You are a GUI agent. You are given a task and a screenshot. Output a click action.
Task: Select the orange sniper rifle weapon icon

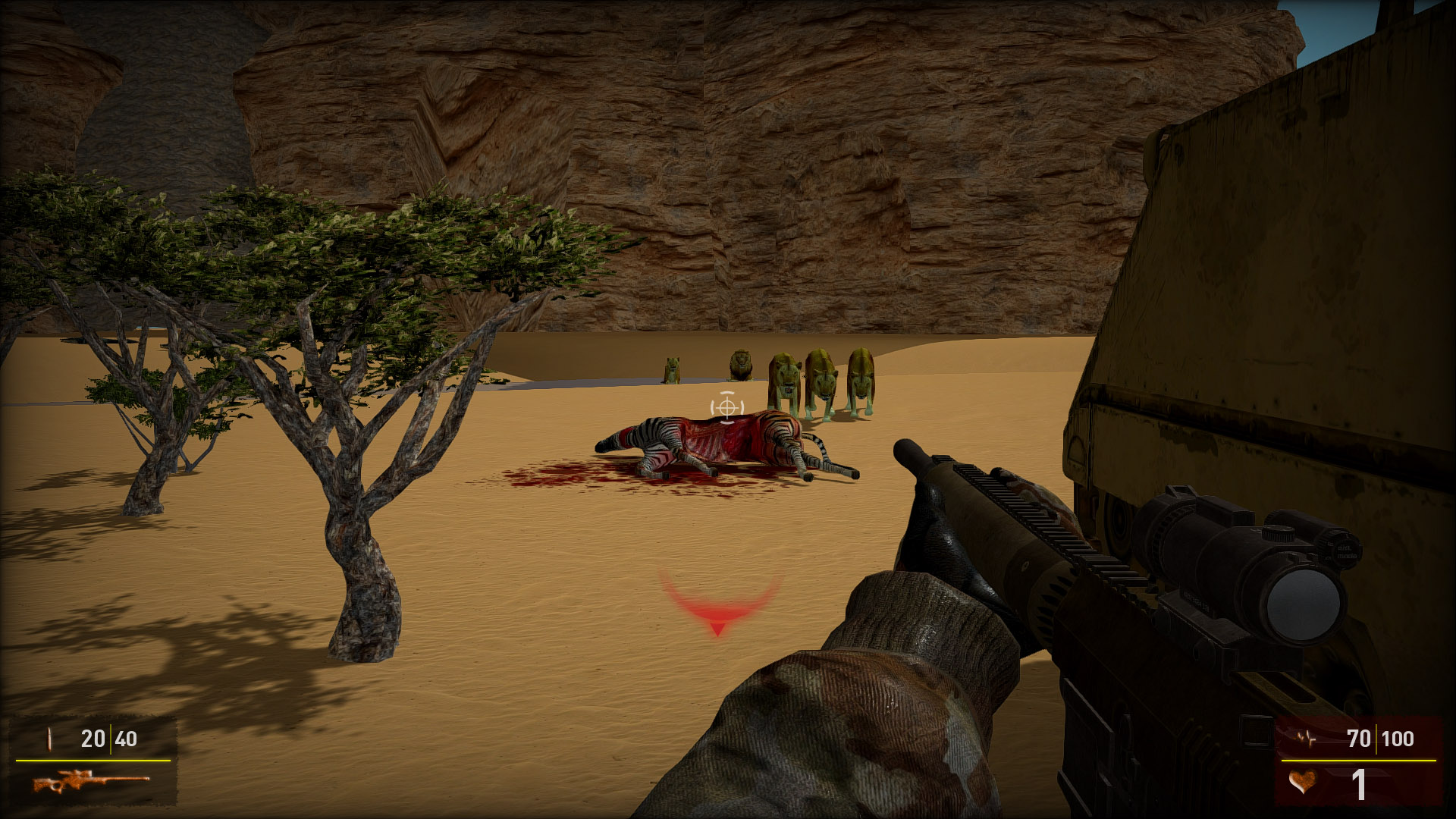tap(90, 781)
